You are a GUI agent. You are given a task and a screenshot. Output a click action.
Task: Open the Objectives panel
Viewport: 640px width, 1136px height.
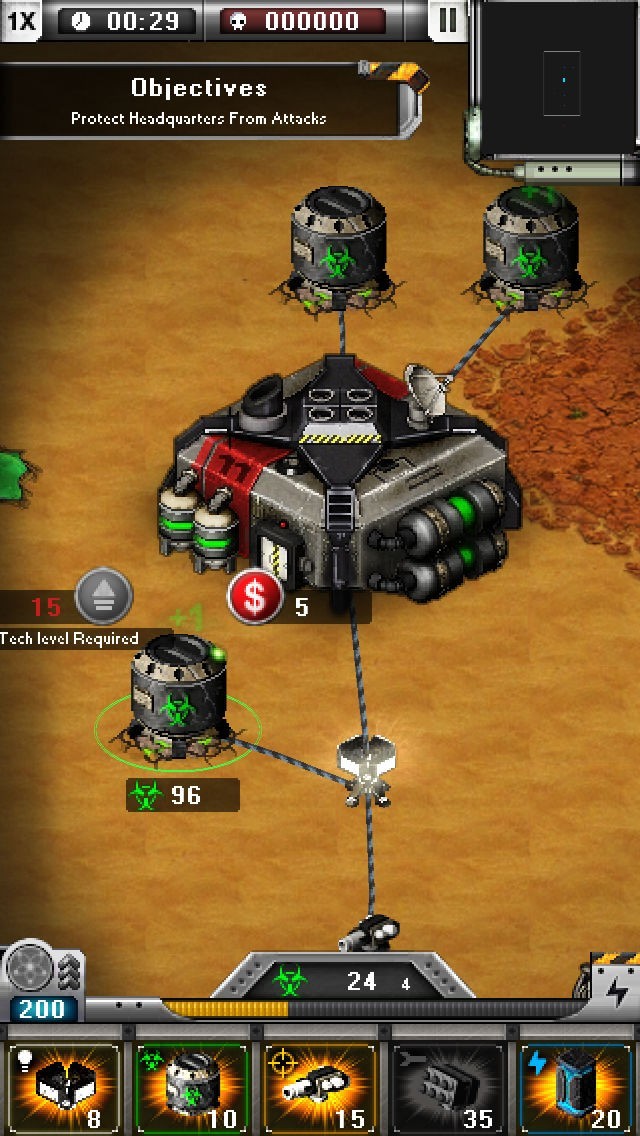(200, 102)
